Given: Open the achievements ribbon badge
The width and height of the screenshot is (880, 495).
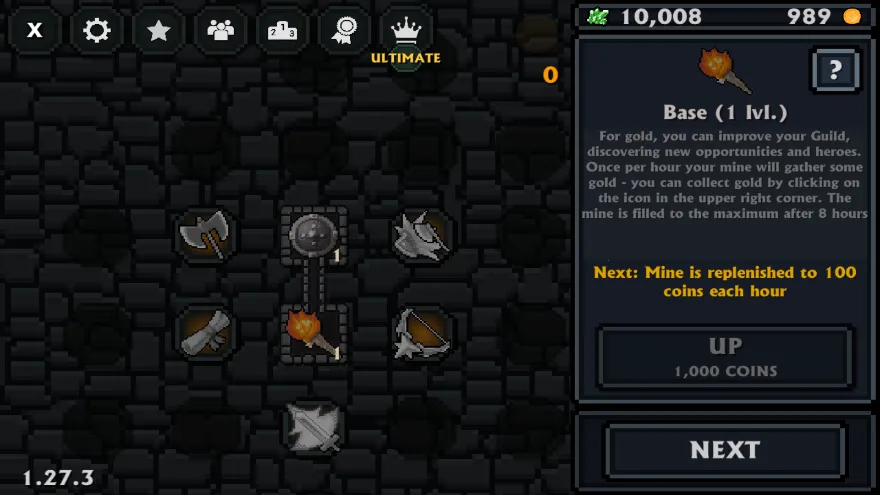Looking at the screenshot, I should point(344,30).
